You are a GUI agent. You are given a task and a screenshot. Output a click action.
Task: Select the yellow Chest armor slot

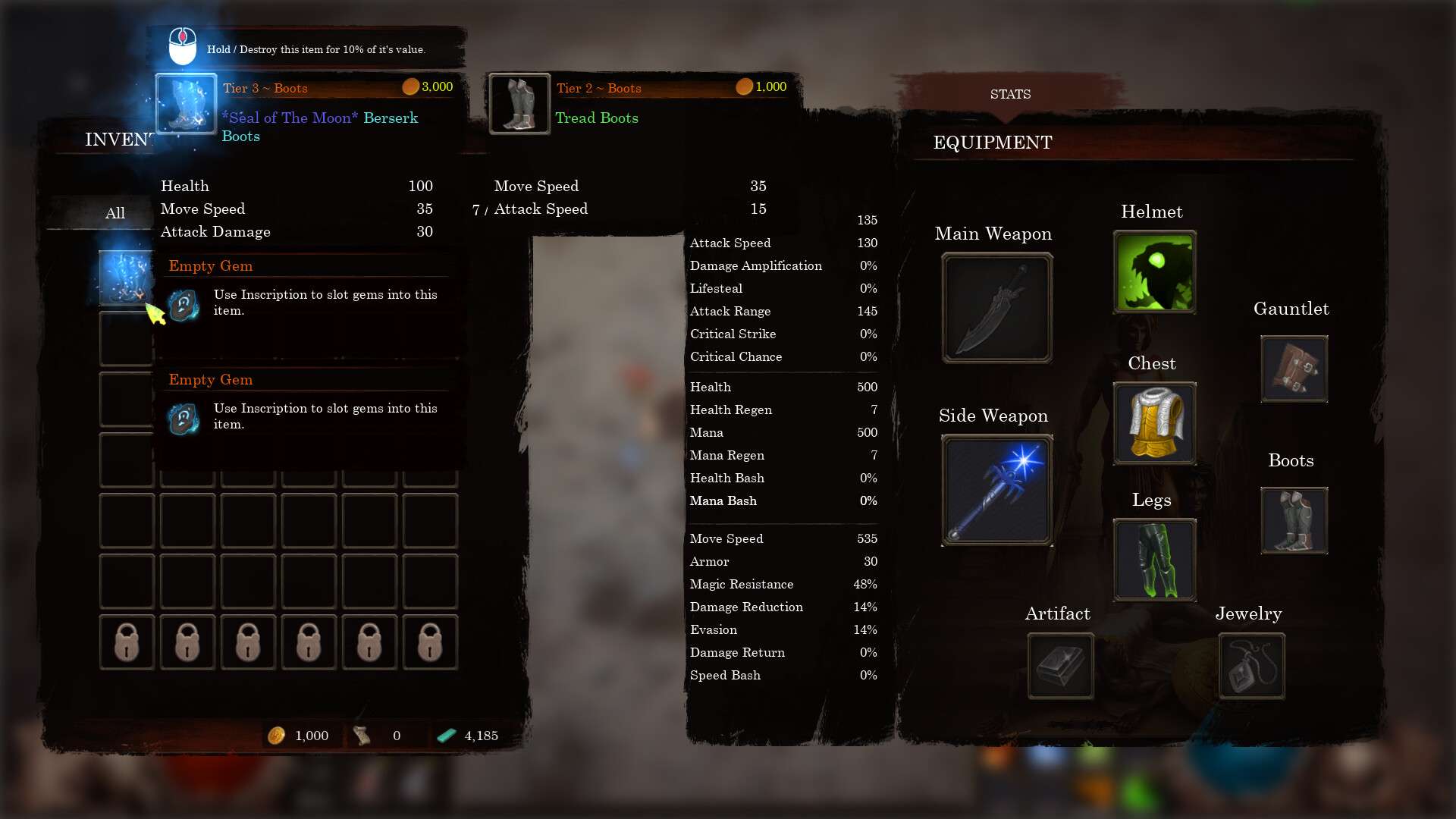click(1154, 423)
